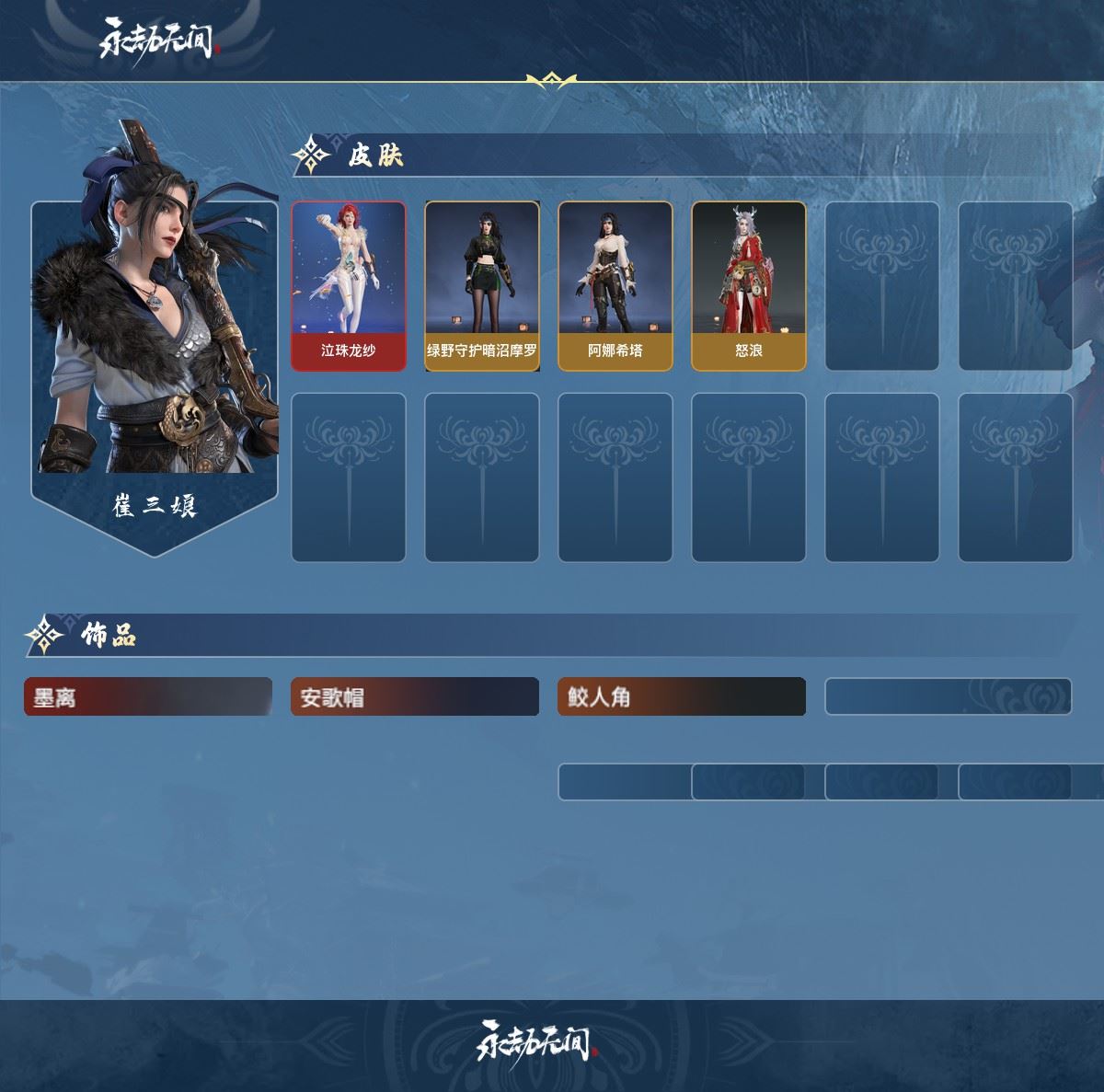Click the 永劫无间 logo in the header

coord(157,40)
